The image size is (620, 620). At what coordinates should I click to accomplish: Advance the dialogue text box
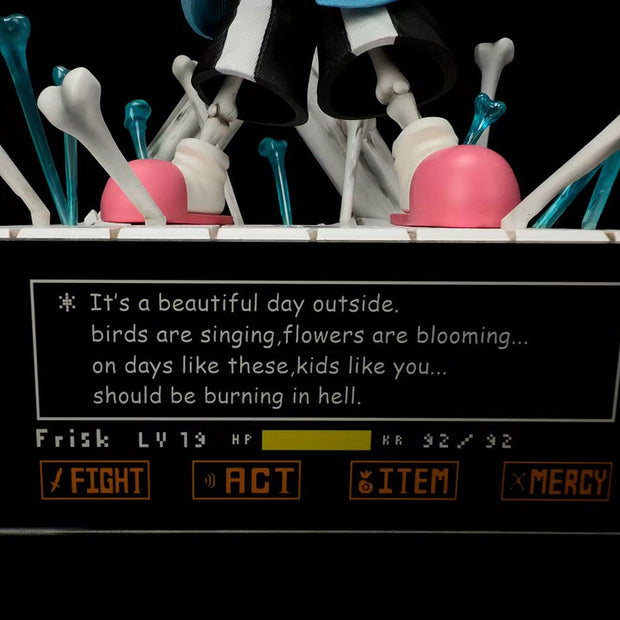(x=325, y=350)
